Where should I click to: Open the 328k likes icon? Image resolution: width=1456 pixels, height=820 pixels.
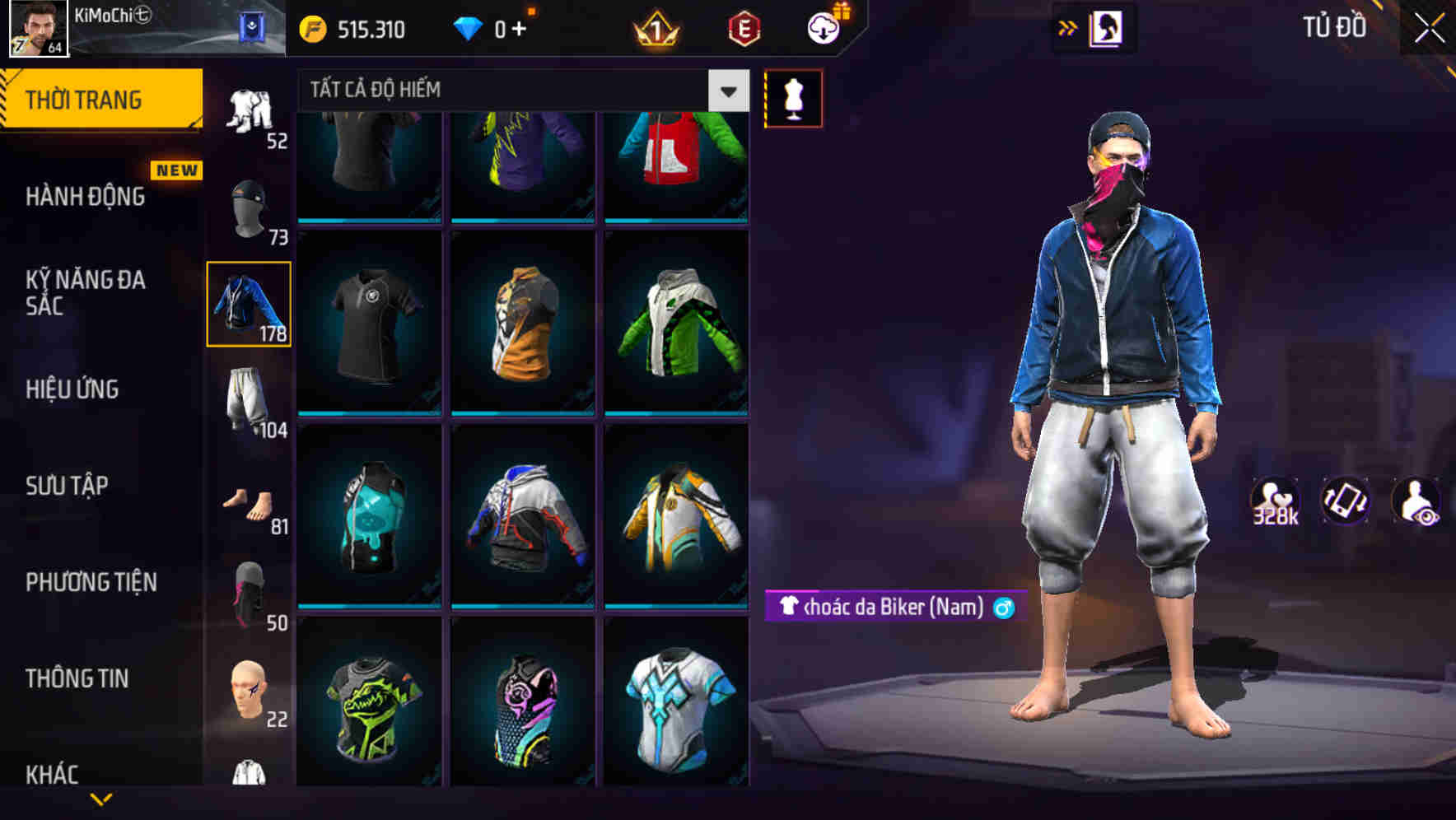1277,501
